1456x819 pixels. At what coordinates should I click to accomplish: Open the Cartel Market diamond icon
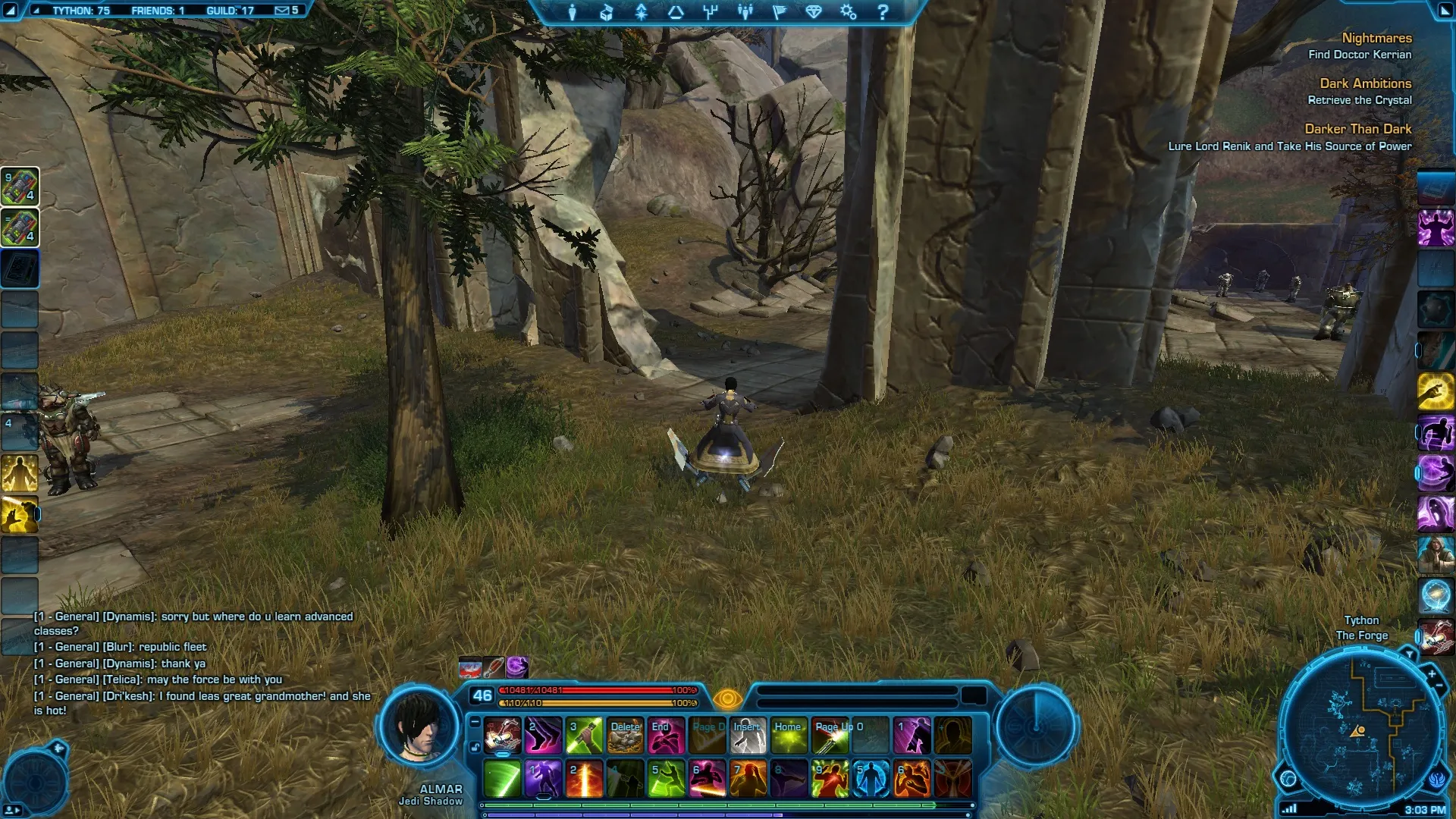pyautogui.click(x=814, y=12)
